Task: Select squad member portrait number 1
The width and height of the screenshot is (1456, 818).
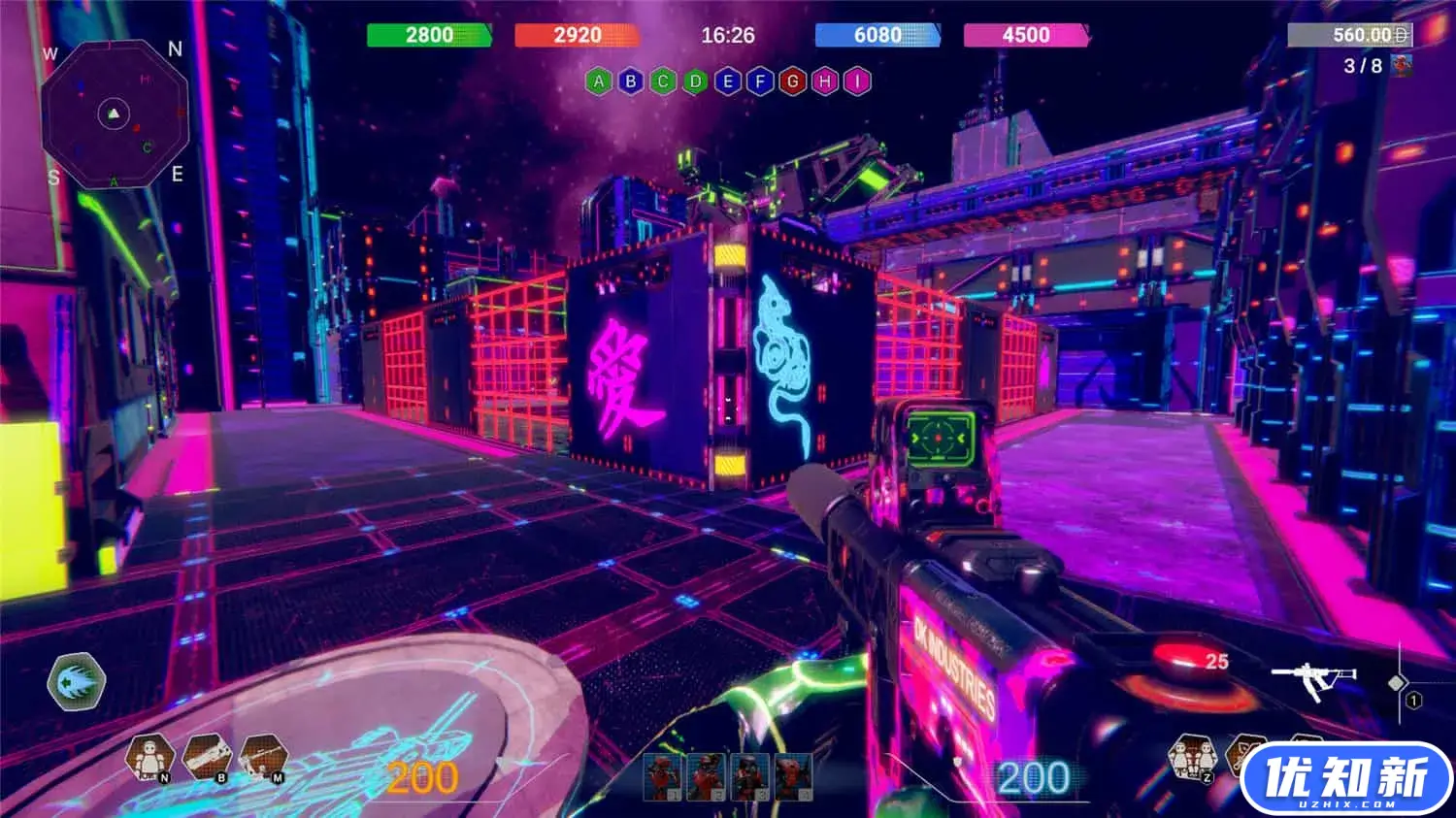Action: [661, 777]
